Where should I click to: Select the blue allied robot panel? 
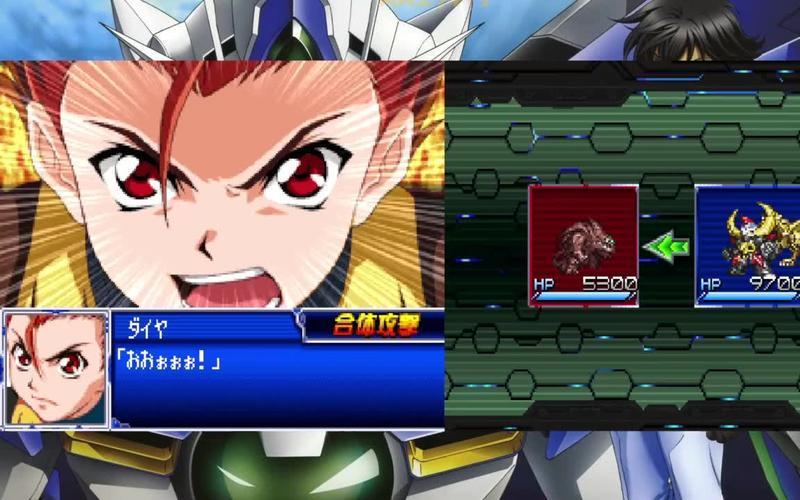pos(748,245)
